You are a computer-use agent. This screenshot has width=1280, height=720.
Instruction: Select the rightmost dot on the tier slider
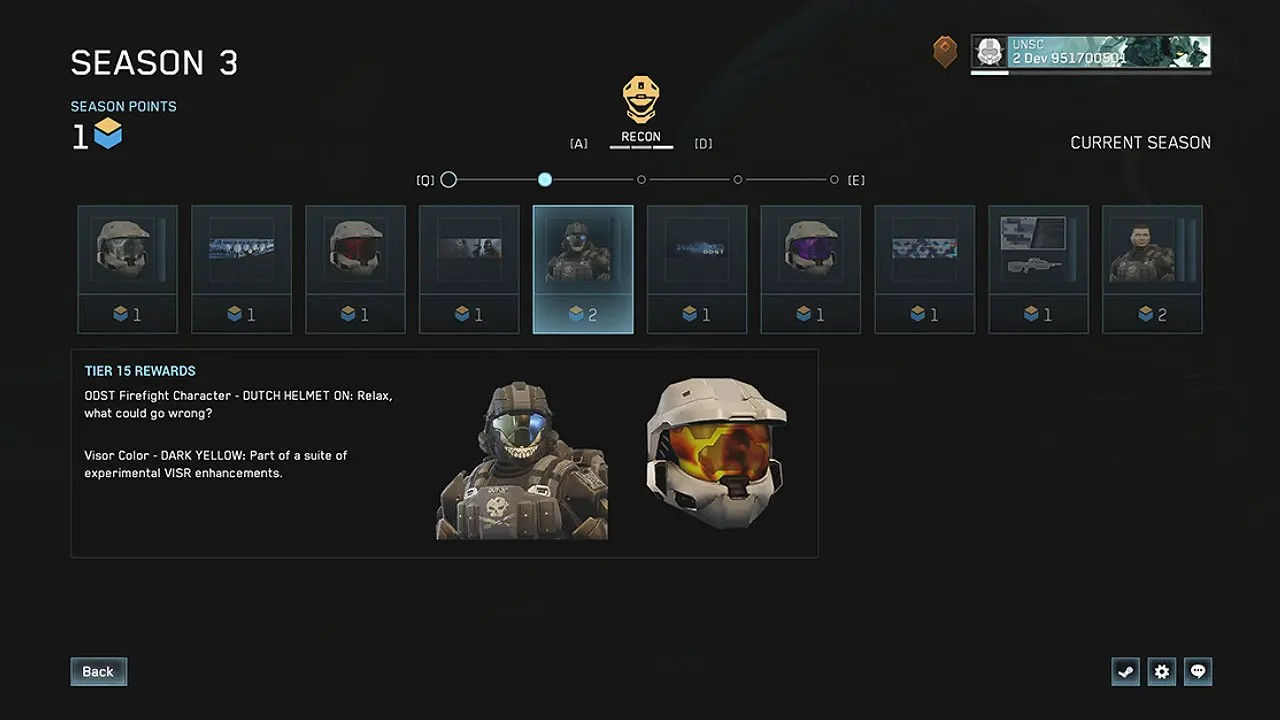(x=834, y=180)
